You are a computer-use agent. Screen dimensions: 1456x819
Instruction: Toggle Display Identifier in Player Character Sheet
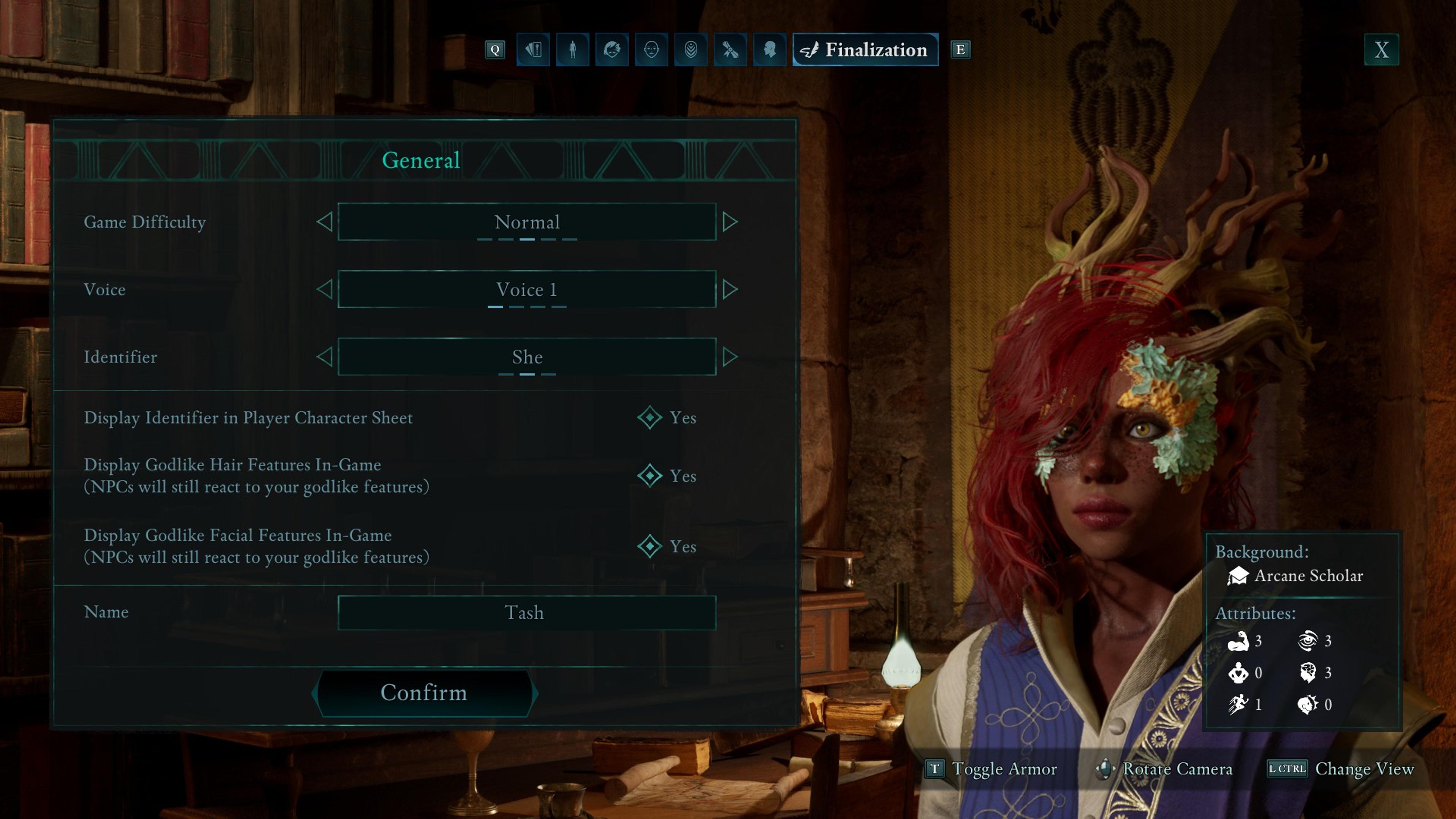pos(650,418)
